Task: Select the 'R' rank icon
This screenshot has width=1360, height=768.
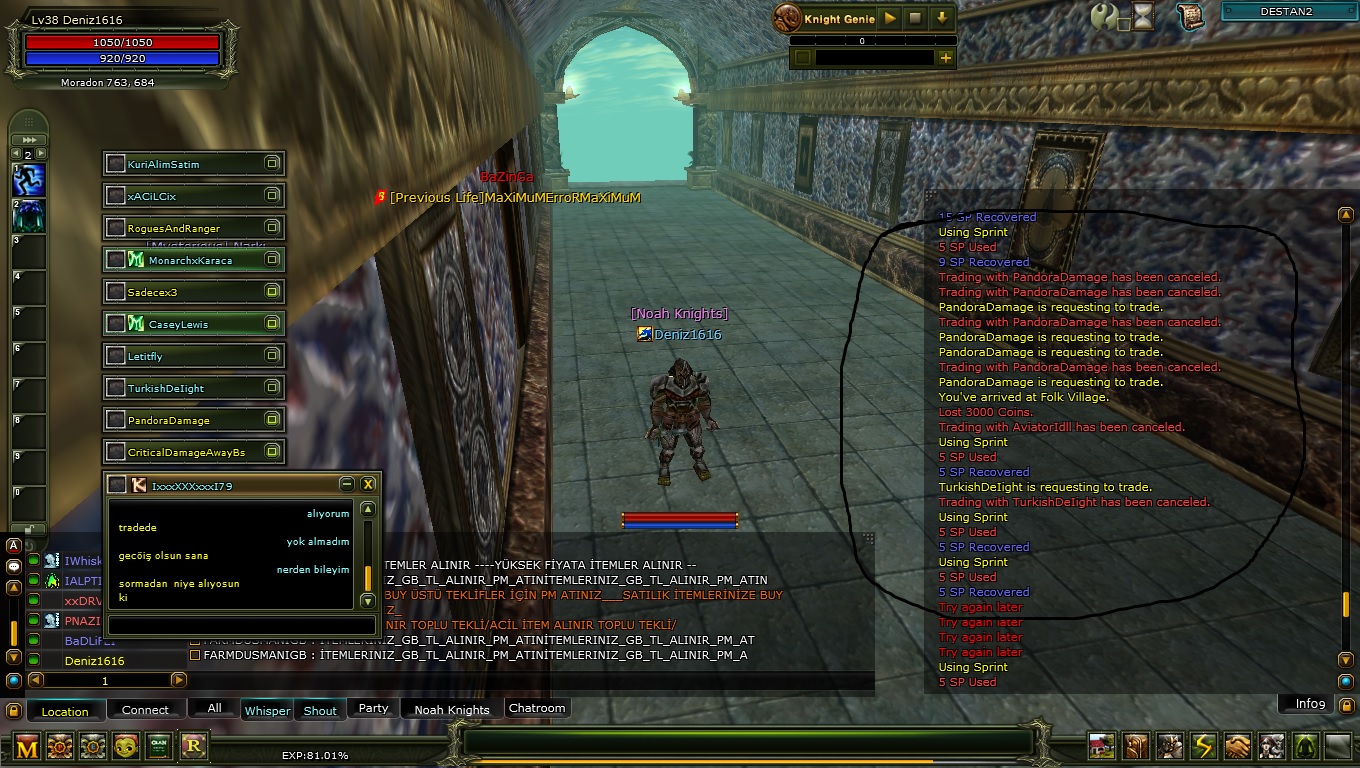Action: (192, 747)
